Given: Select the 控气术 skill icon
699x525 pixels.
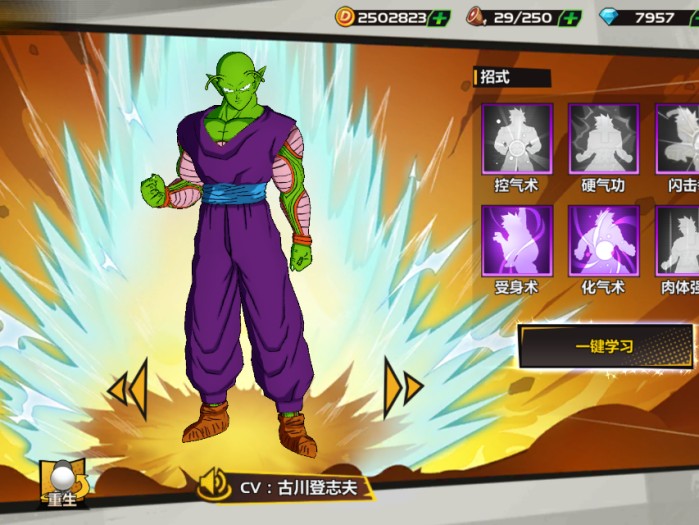Looking at the screenshot, I should click(x=516, y=139).
